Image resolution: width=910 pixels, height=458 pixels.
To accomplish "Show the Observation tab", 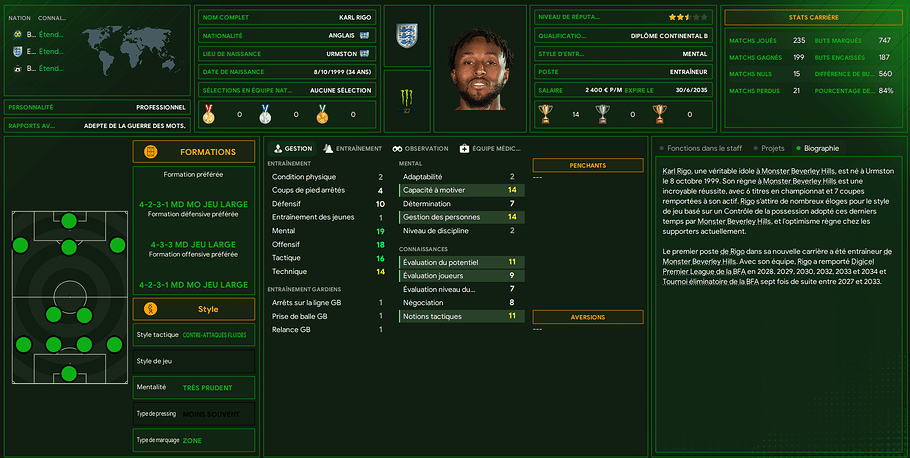I will click(420, 148).
